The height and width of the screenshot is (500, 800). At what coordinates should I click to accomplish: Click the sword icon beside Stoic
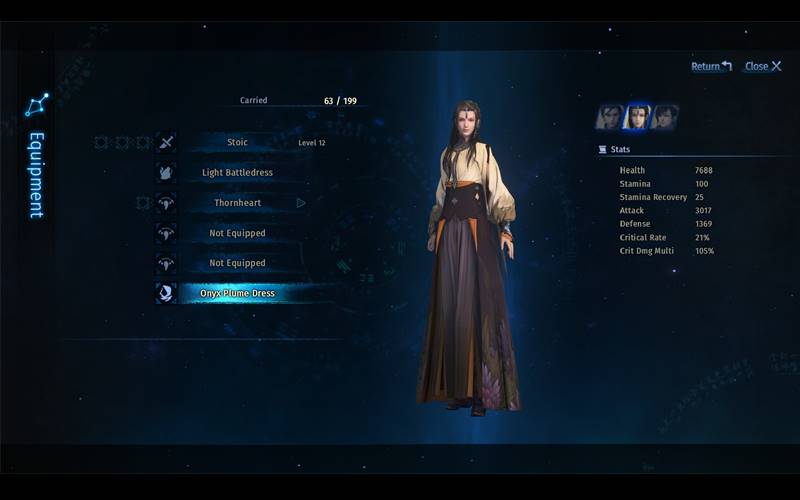tap(166, 142)
